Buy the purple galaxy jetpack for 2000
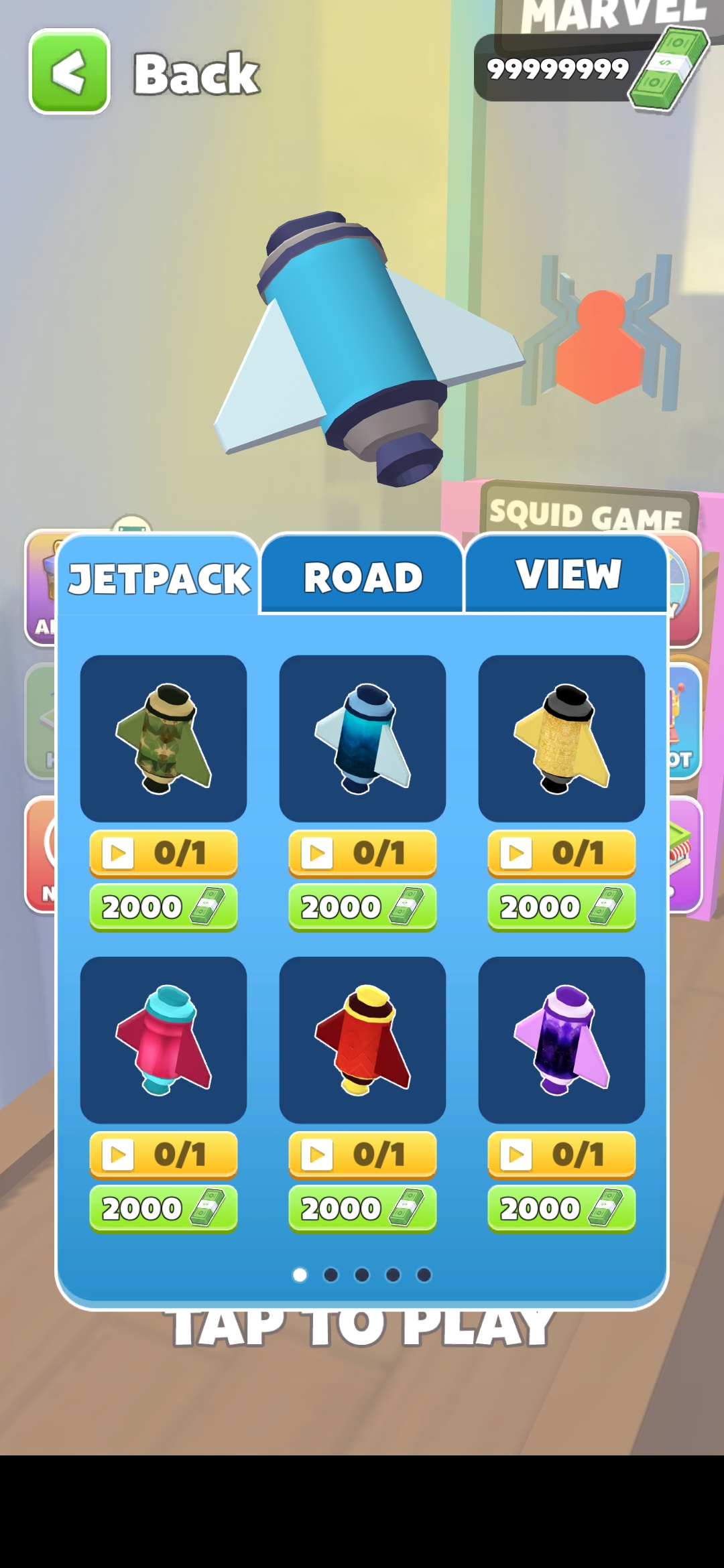The height and width of the screenshot is (1568, 724). click(562, 1209)
